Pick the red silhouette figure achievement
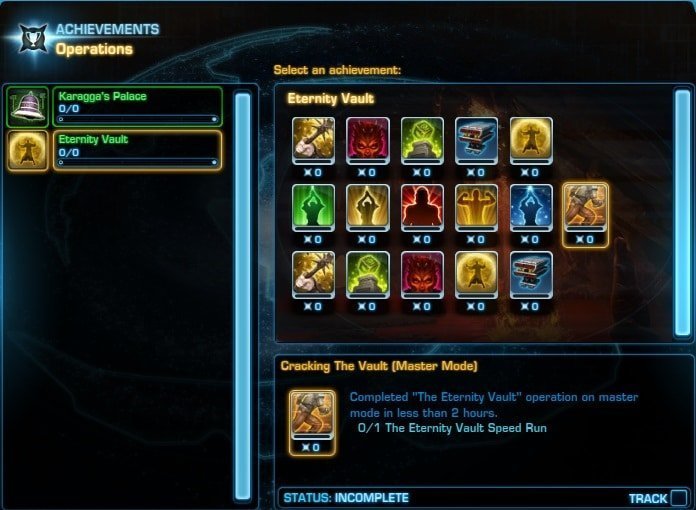696x510 pixels. coord(421,206)
